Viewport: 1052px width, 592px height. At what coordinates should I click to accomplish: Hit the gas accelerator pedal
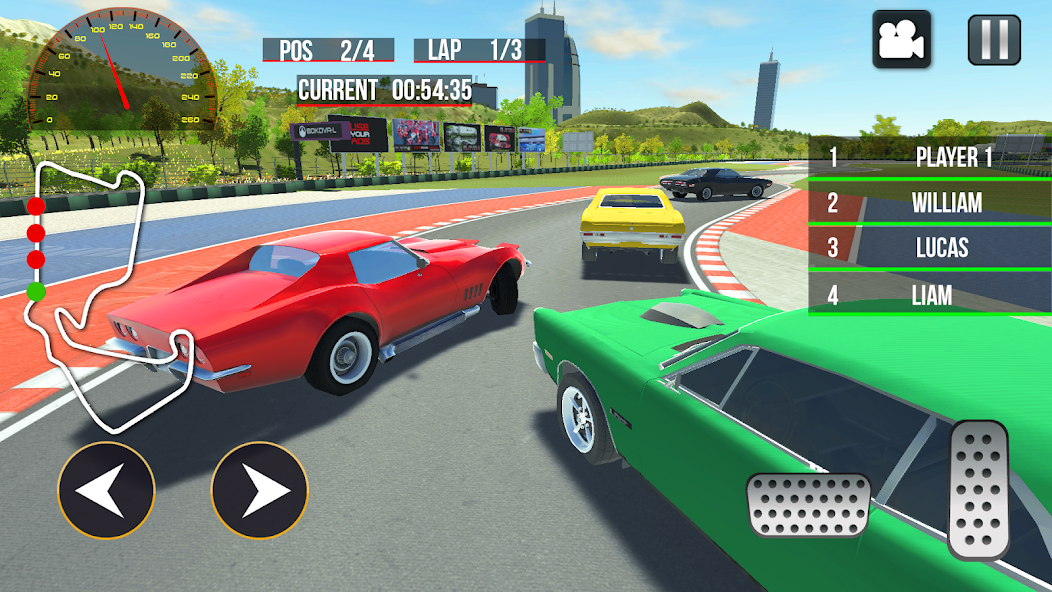point(978,489)
